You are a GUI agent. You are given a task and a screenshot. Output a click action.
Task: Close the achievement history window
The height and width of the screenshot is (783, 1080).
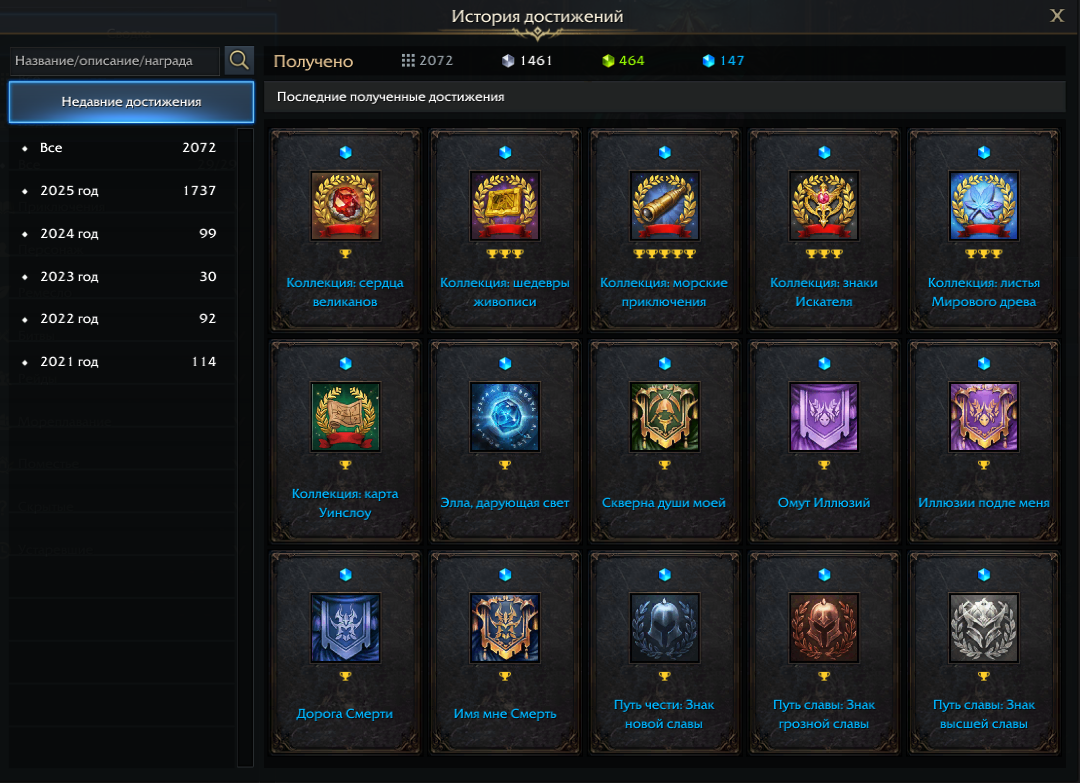click(x=1057, y=15)
